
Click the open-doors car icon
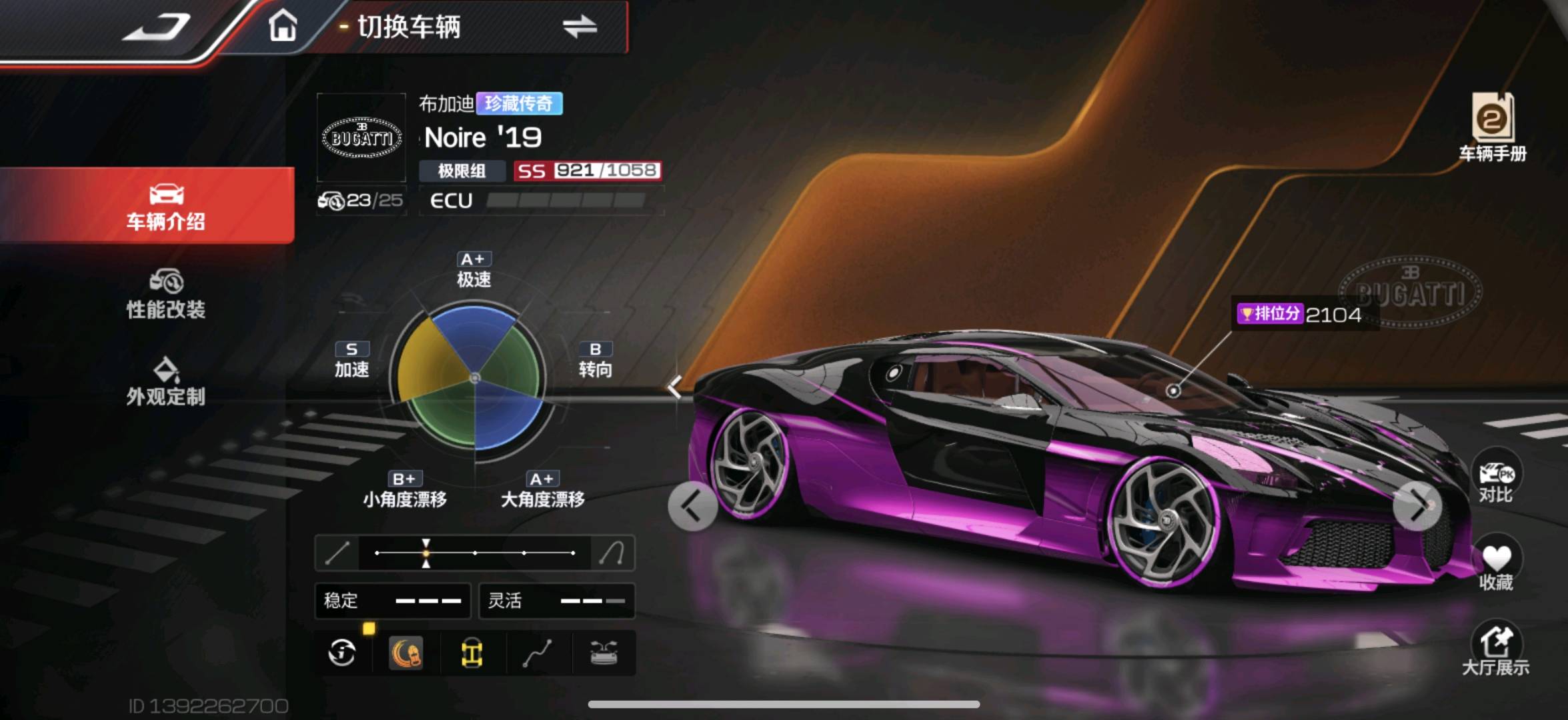(x=604, y=653)
